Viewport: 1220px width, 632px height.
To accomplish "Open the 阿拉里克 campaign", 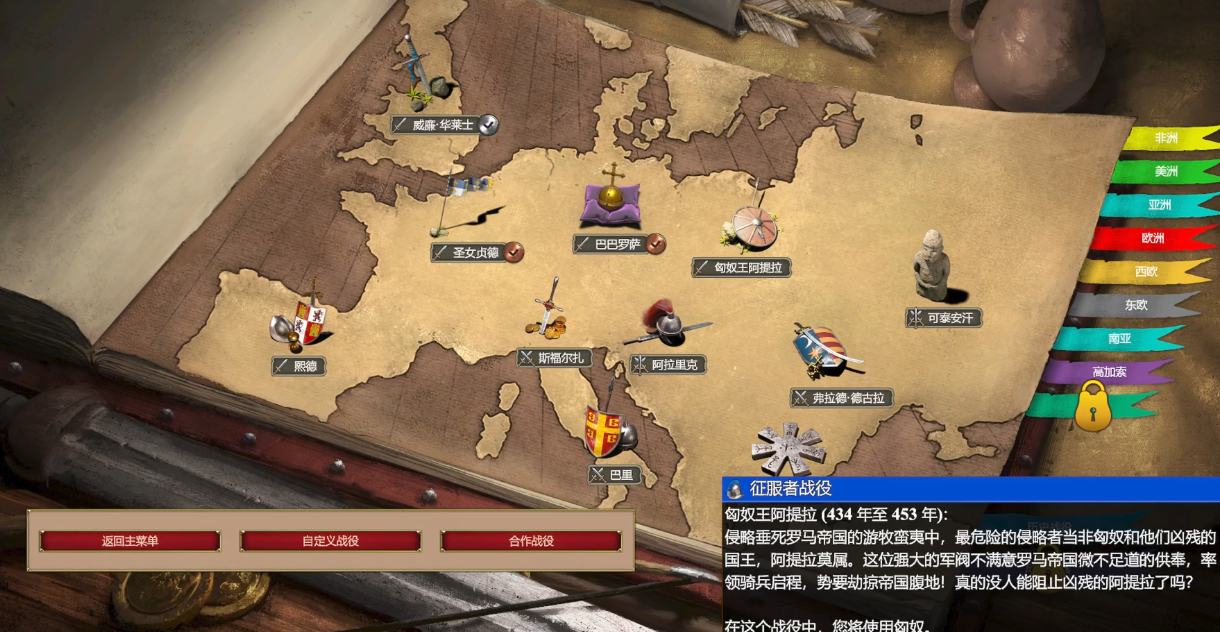I will [668, 365].
